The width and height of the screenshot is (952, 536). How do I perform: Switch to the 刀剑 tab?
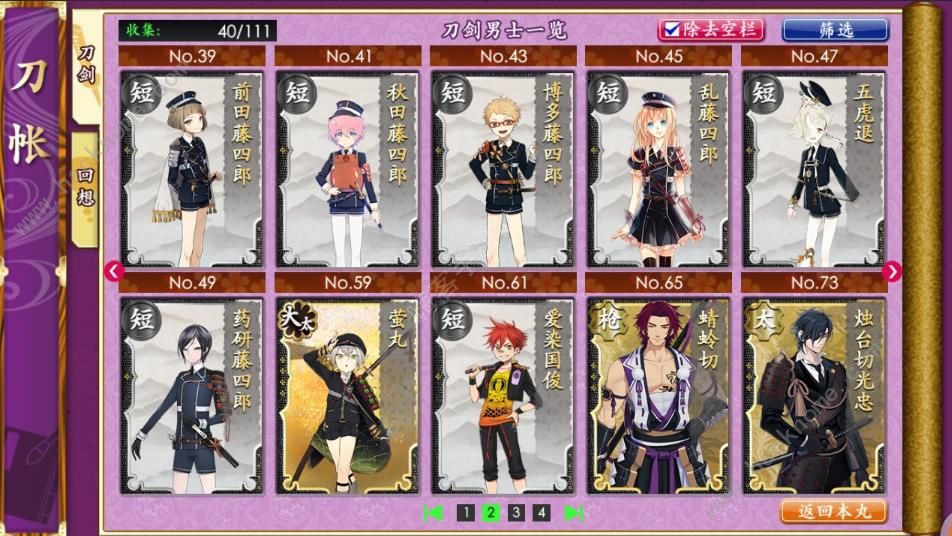(87, 65)
